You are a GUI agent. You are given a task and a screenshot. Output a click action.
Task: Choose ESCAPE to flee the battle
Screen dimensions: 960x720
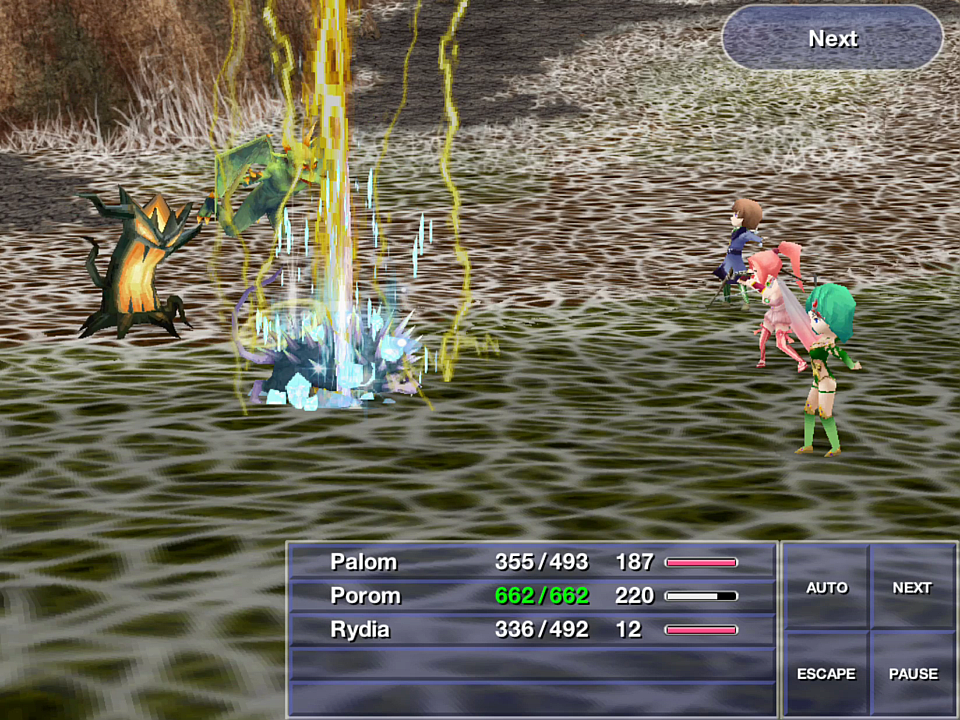[x=826, y=673]
